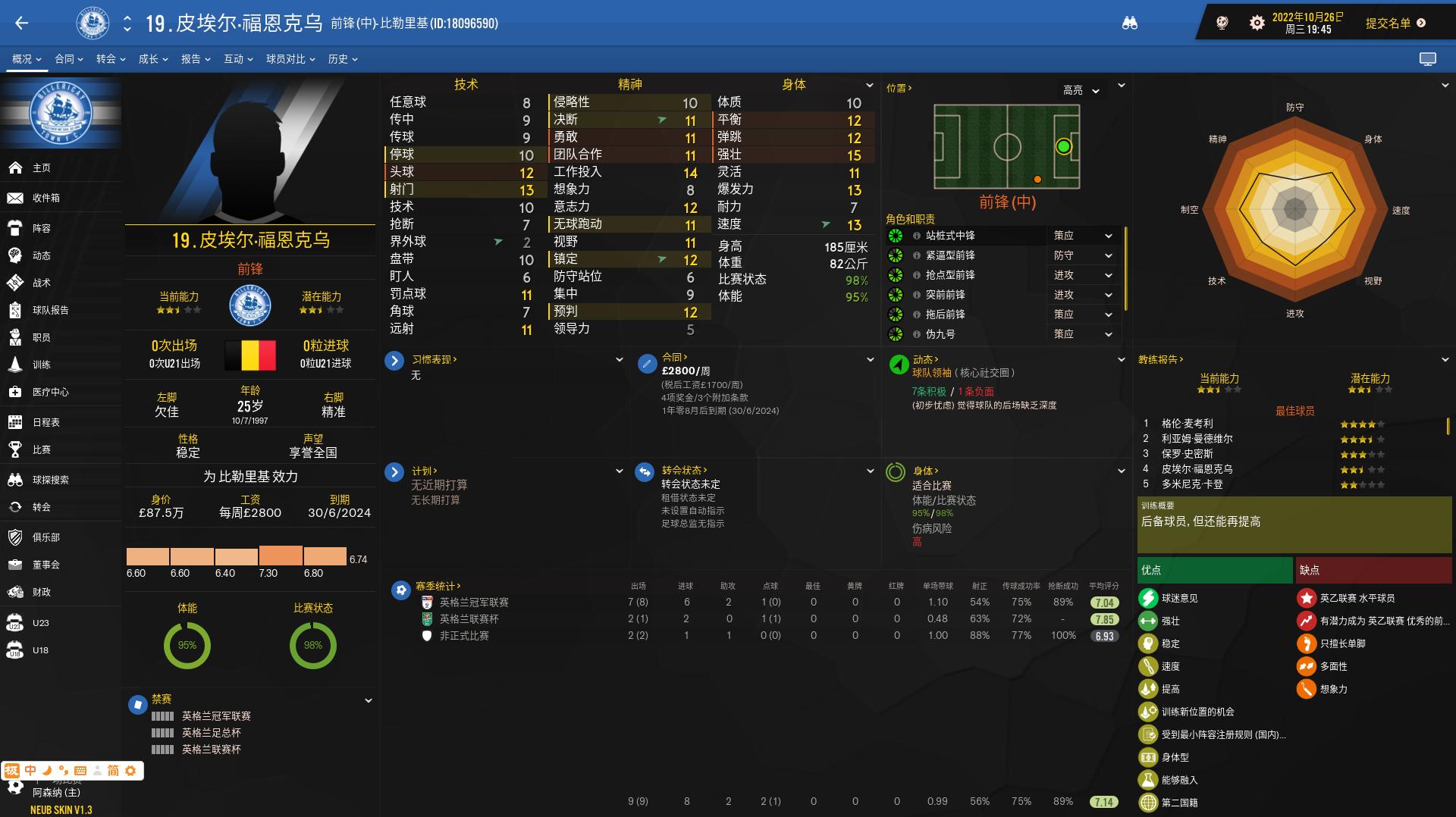View the 董事会 (Board) screen
This screenshot has height=817, width=1456.
(x=47, y=565)
